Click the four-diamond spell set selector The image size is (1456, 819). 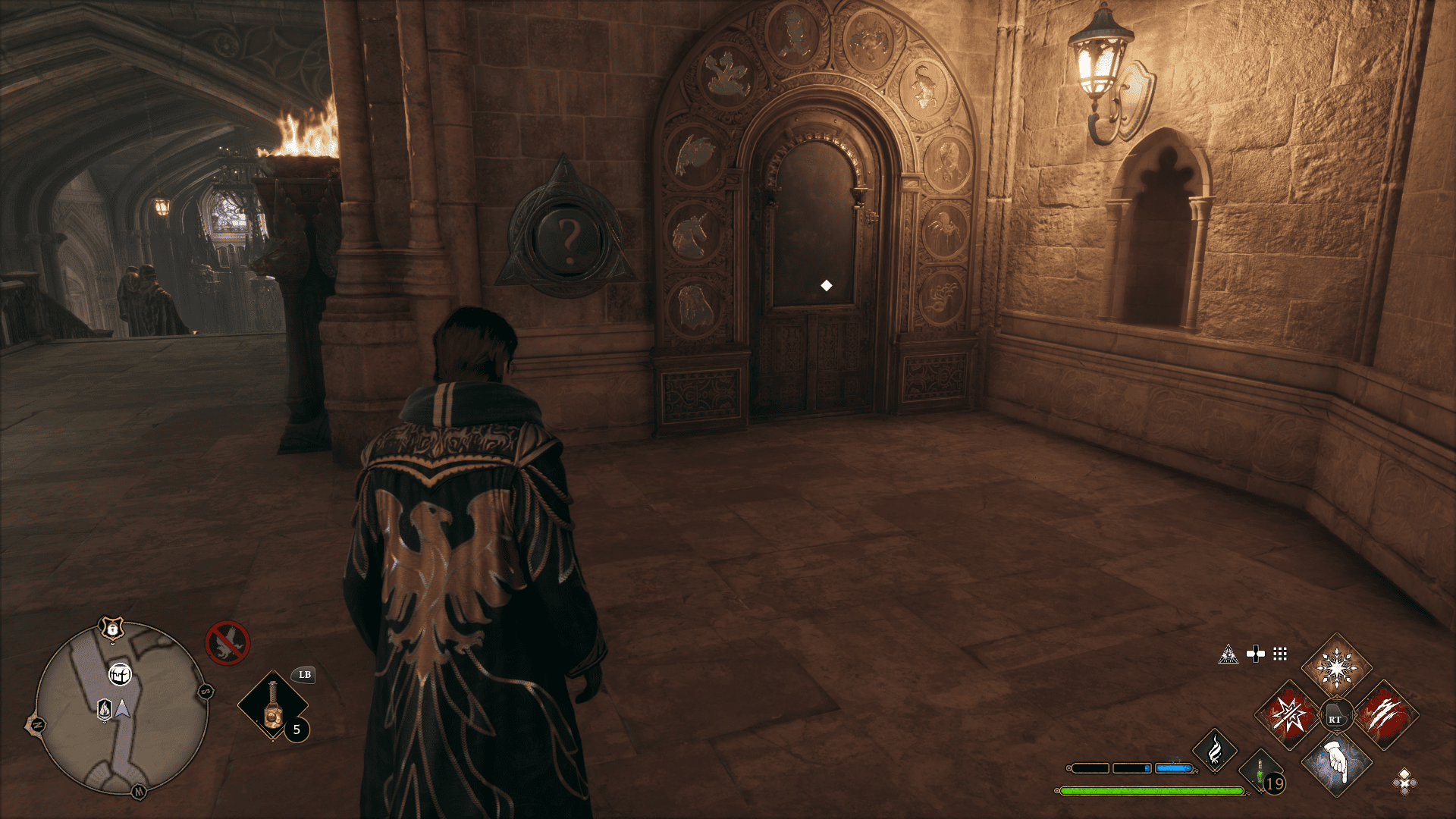(1404, 780)
